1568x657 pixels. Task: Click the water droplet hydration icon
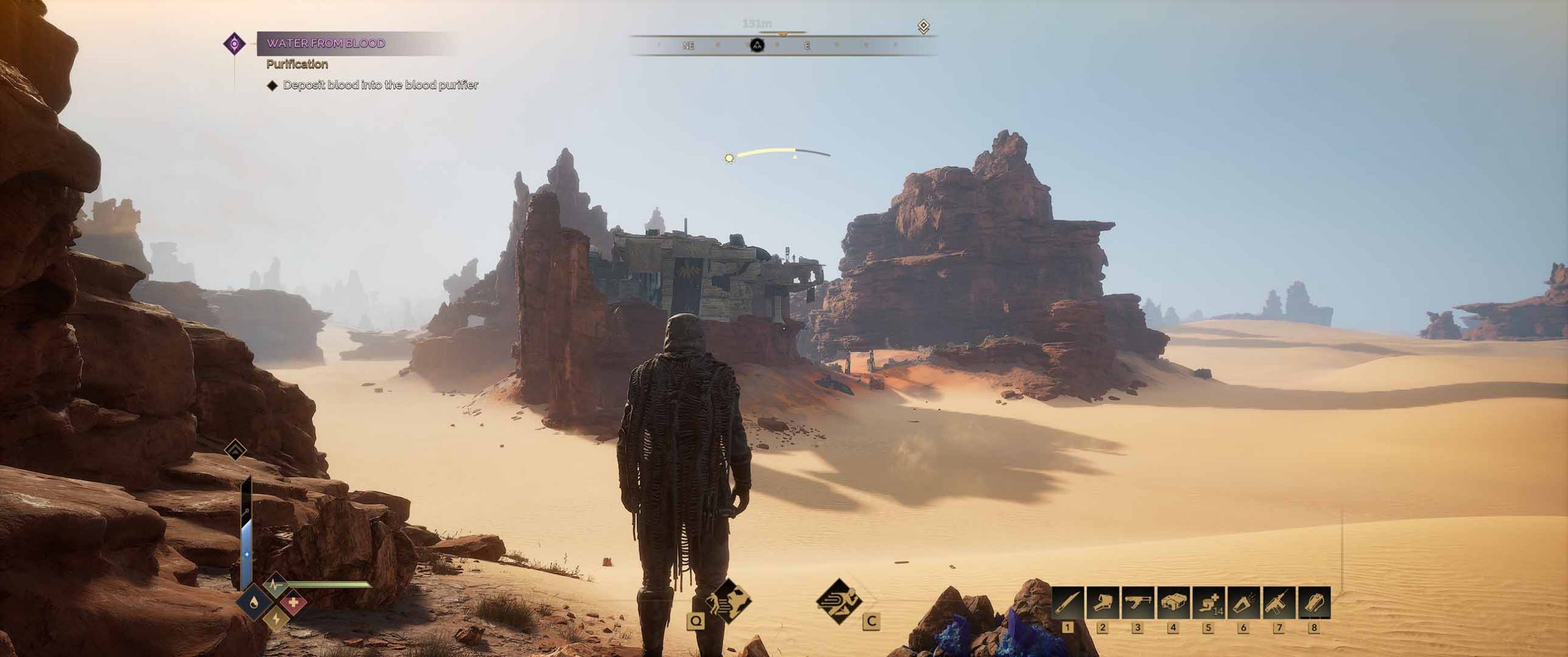click(x=255, y=602)
